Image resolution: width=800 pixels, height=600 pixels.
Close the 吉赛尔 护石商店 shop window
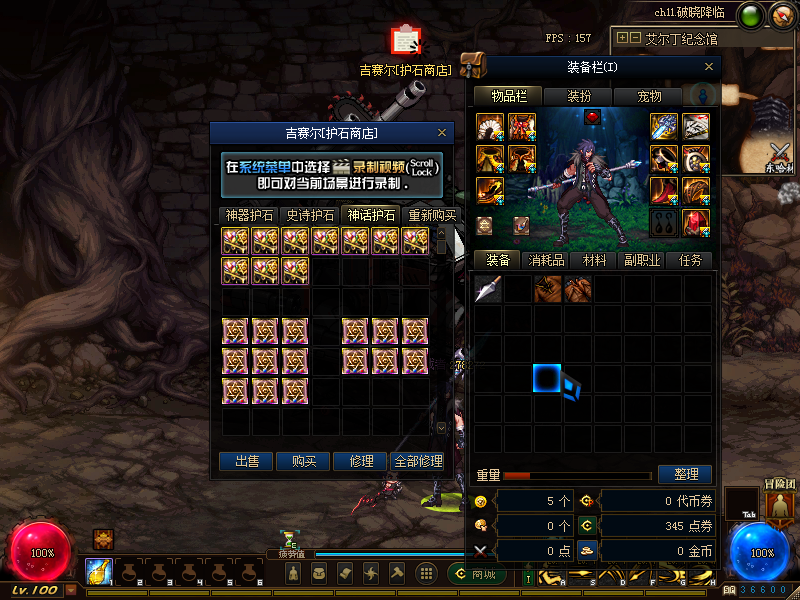click(442, 133)
